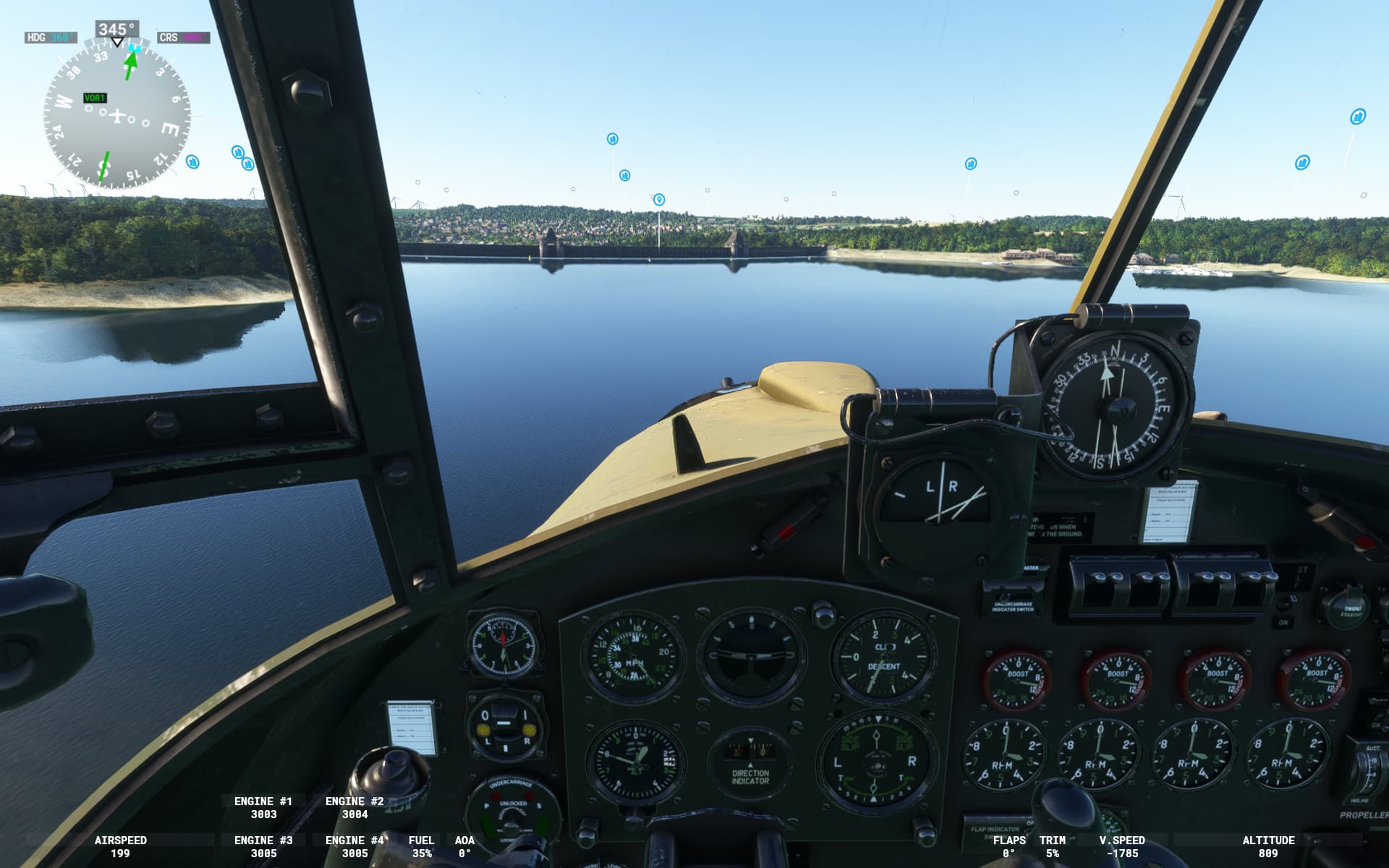This screenshot has width=1389, height=868.
Task: Click the Direction Indicator gauge on the panel
Action: 750,762
